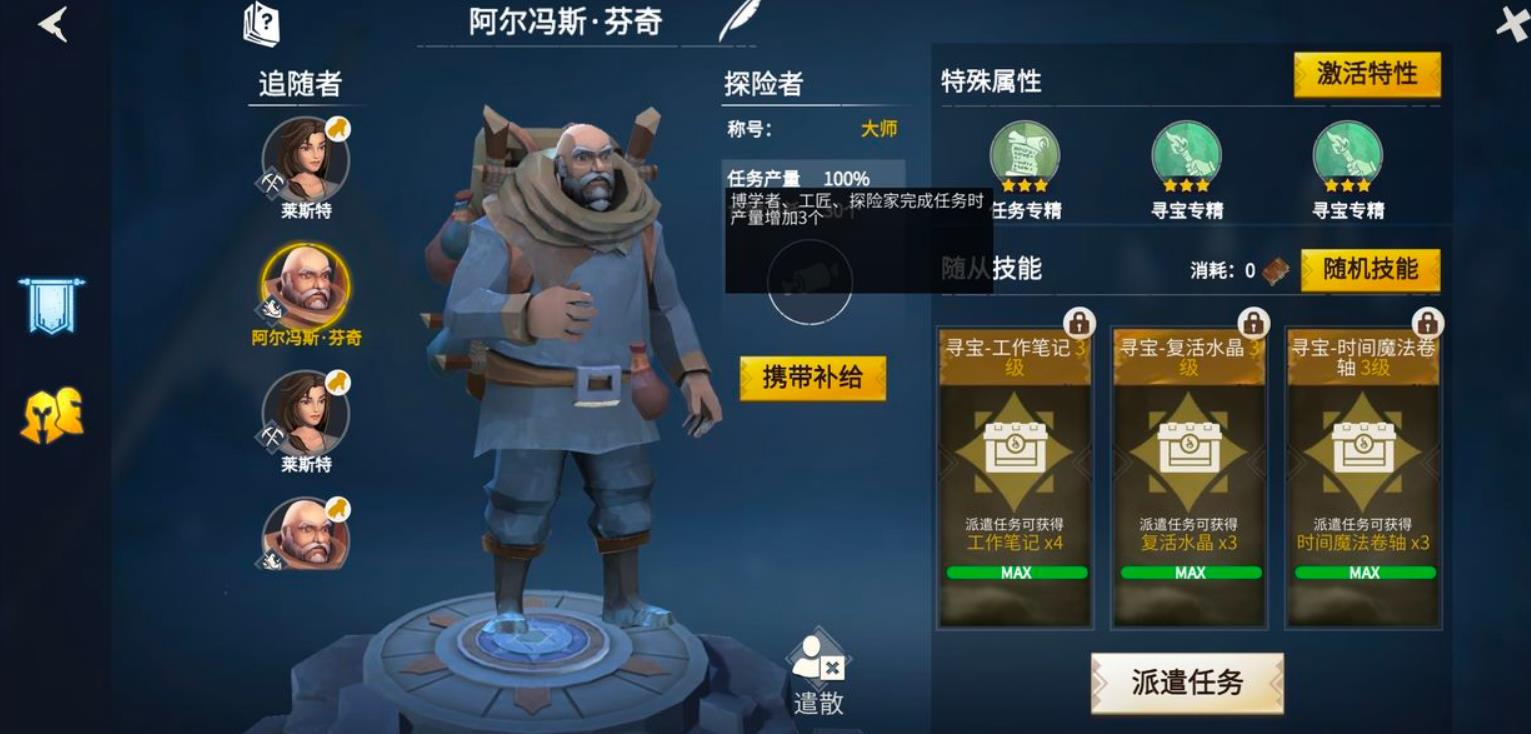Toggle the lock on 寻宝-时间魔法卷轴 skill
The image size is (1531, 734).
click(1428, 324)
